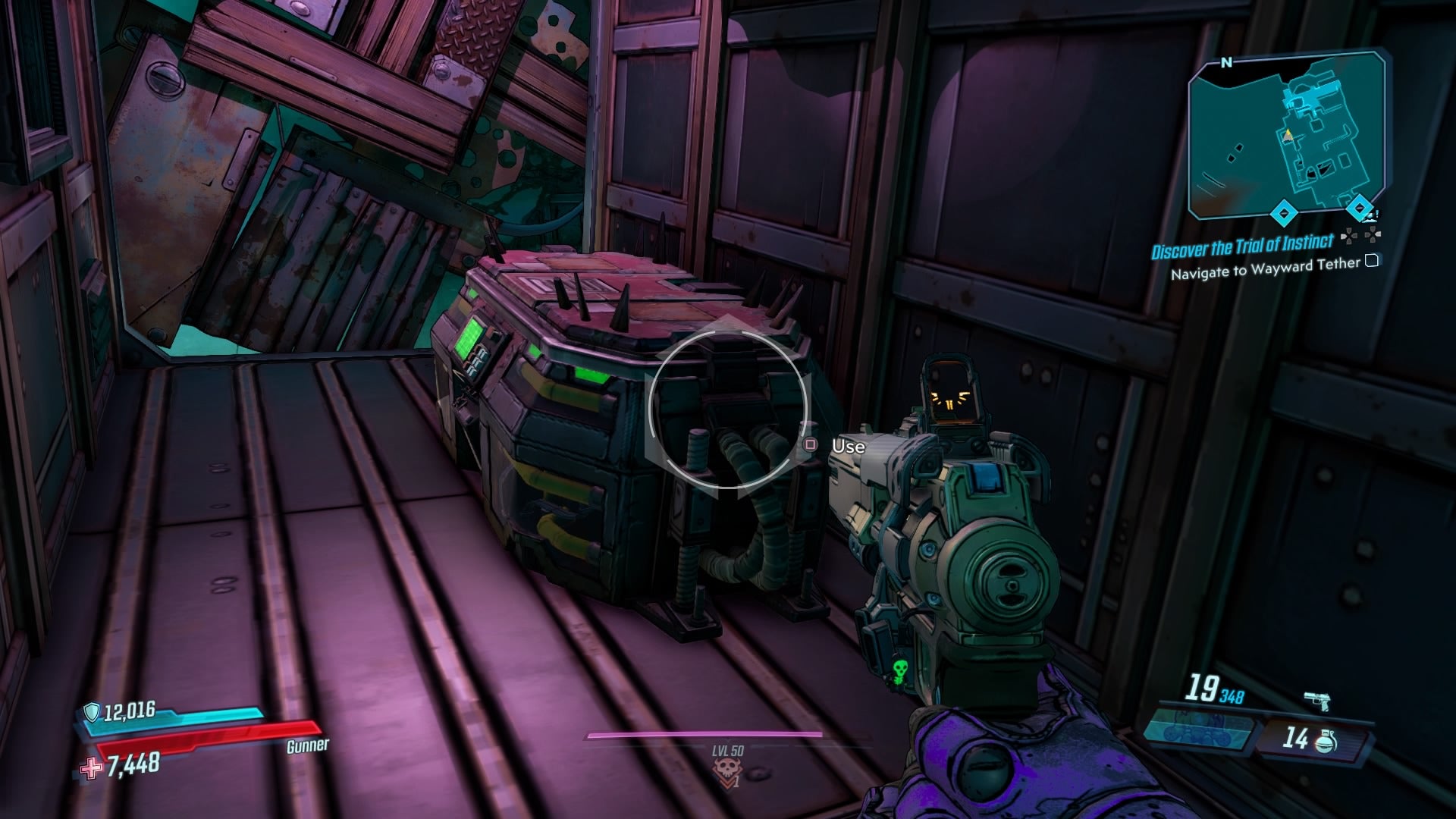Click the right diamond waypoint under the minimap
This screenshot has width=1456, height=819.
tap(1359, 206)
